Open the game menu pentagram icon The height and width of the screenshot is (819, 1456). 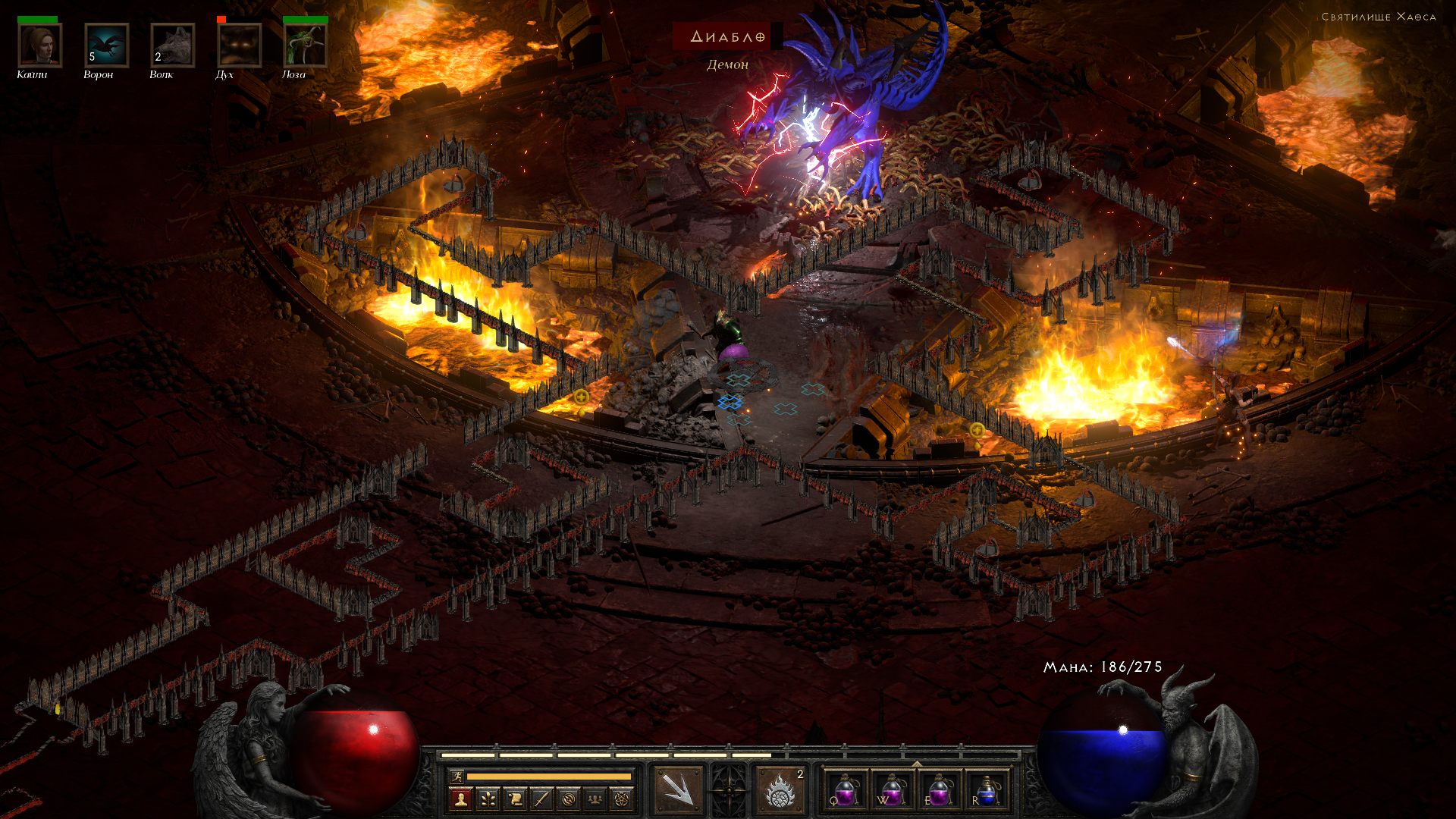click(x=622, y=799)
